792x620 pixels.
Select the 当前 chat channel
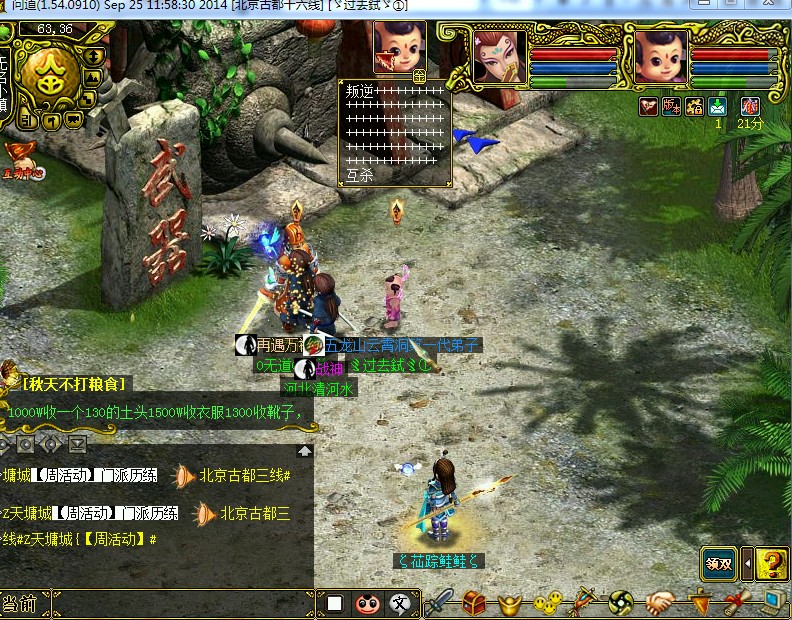pyautogui.click(x=20, y=604)
